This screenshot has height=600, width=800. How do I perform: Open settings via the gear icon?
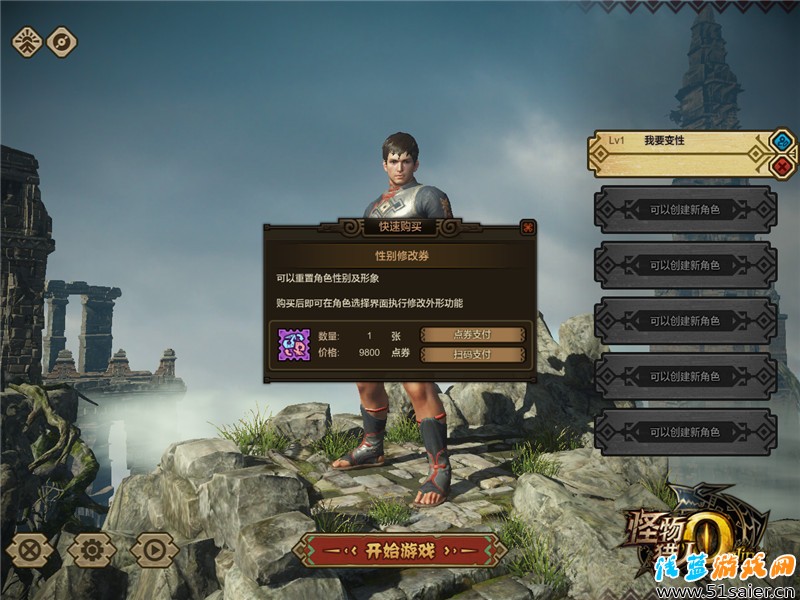coord(92,549)
